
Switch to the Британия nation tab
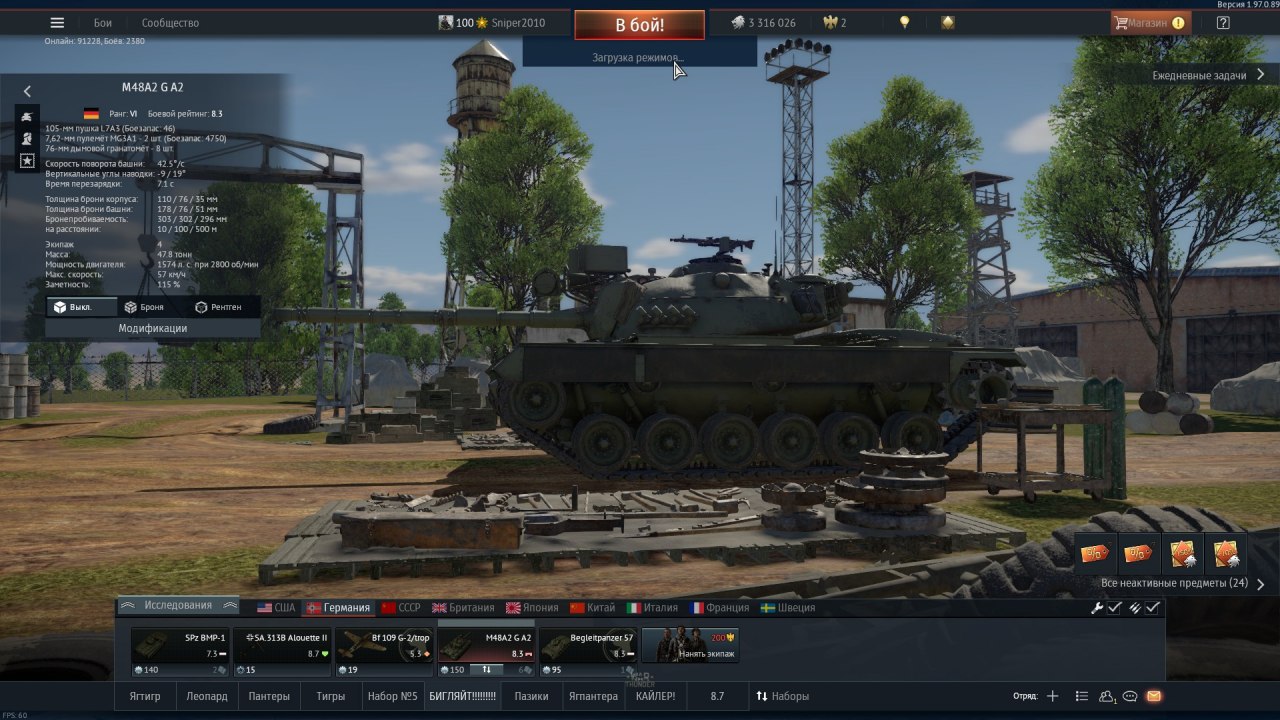coord(463,607)
